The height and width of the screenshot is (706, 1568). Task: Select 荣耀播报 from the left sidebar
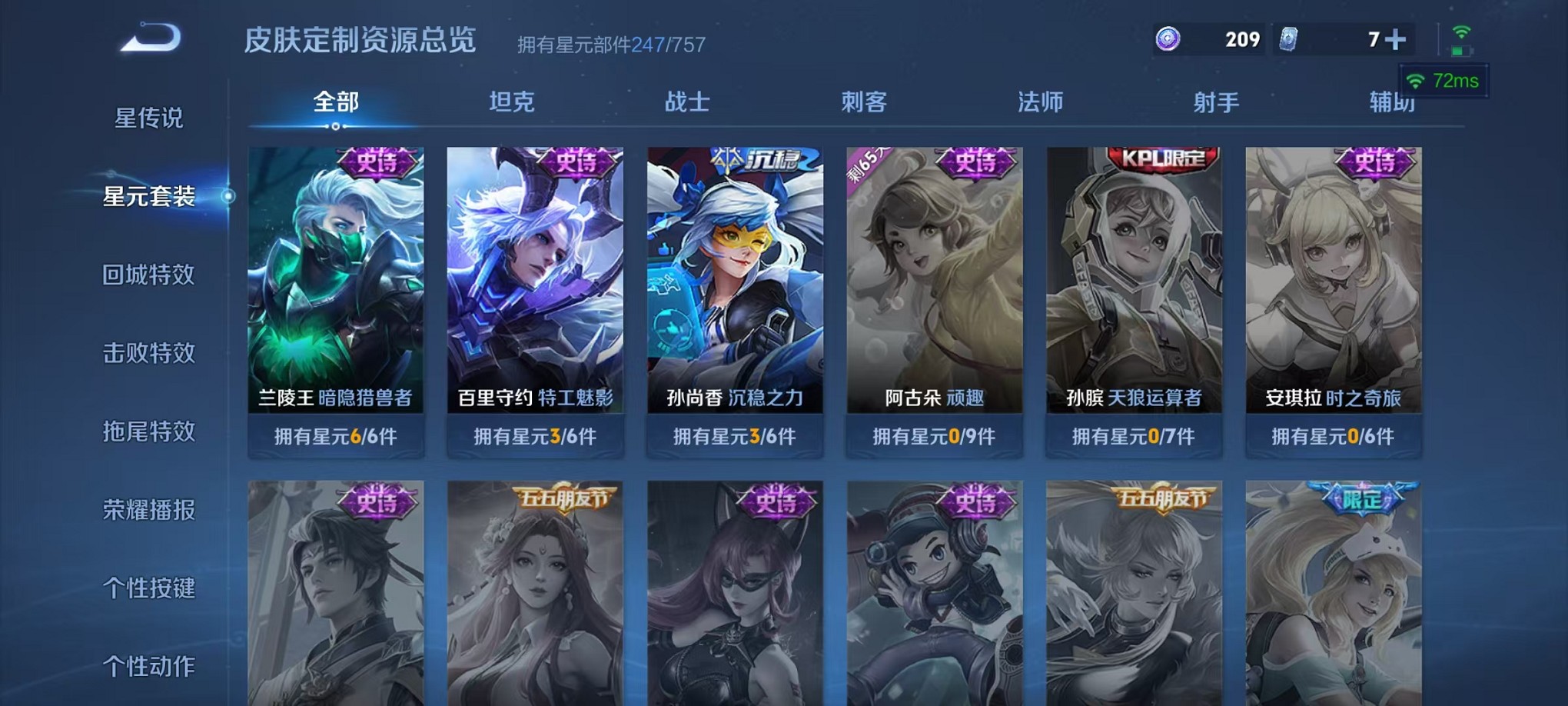[151, 510]
